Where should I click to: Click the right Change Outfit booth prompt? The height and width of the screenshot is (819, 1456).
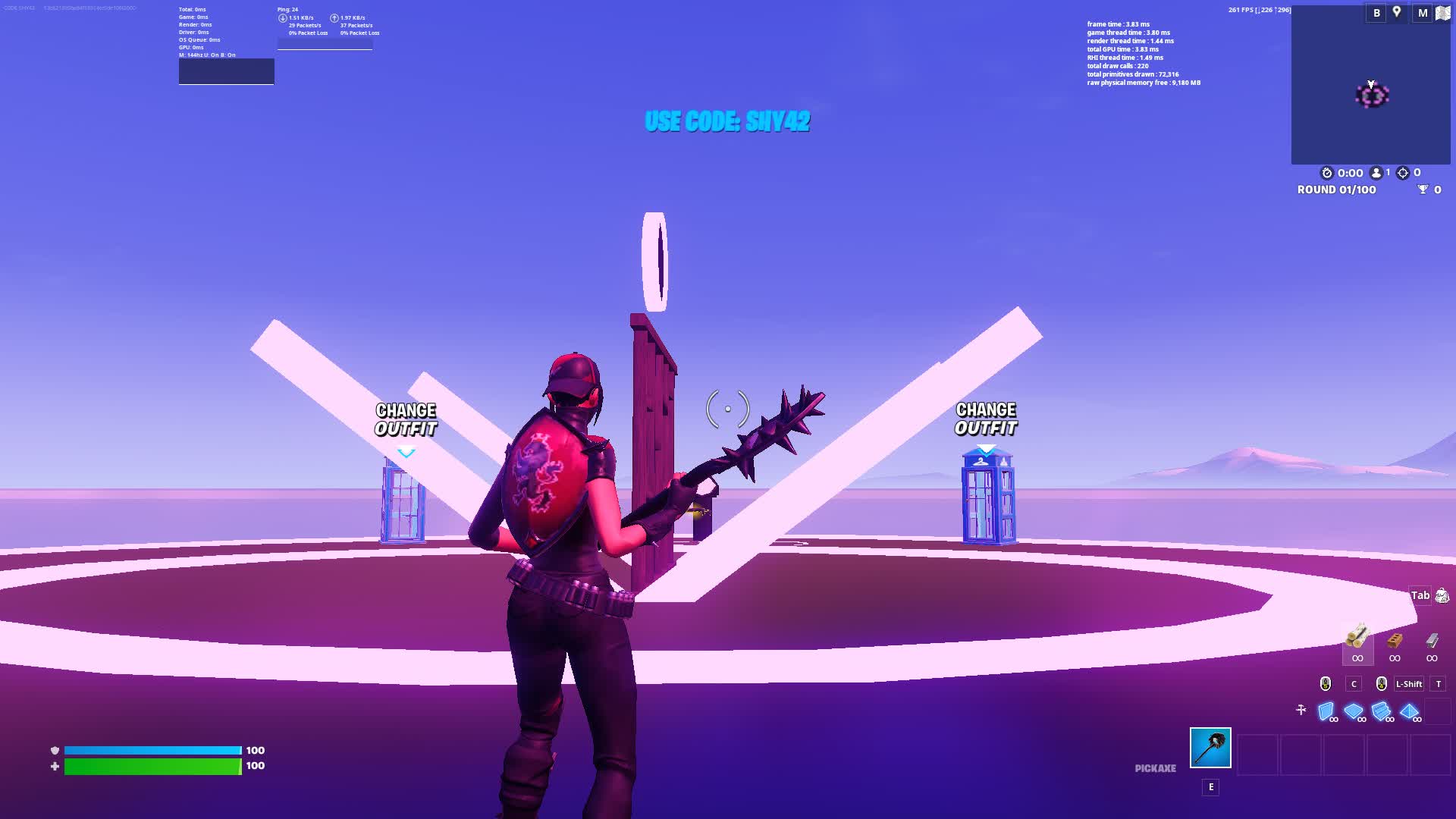coord(986,419)
